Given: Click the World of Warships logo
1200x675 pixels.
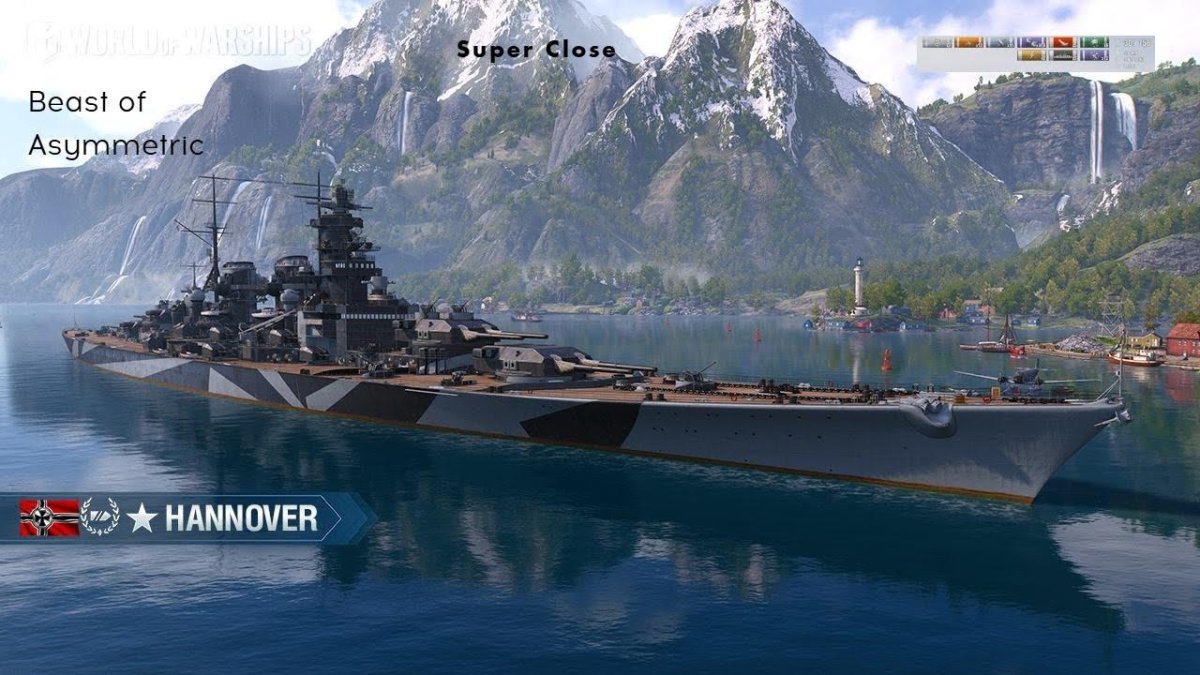Looking at the screenshot, I should [x=170, y=42].
